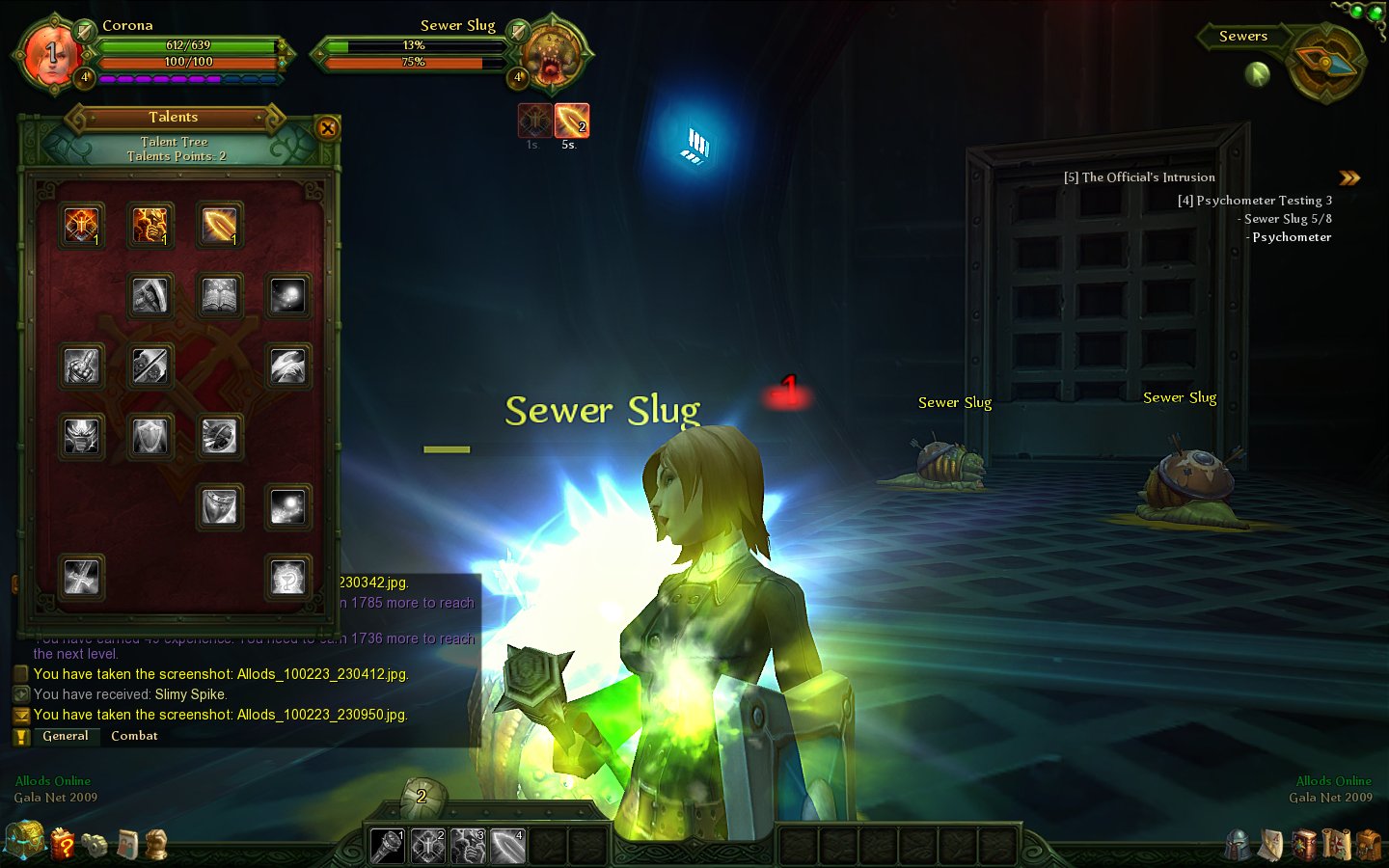Open the treasure chest menu icon
This screenshot has height=868, width=1389.
[x=24, y=841]
